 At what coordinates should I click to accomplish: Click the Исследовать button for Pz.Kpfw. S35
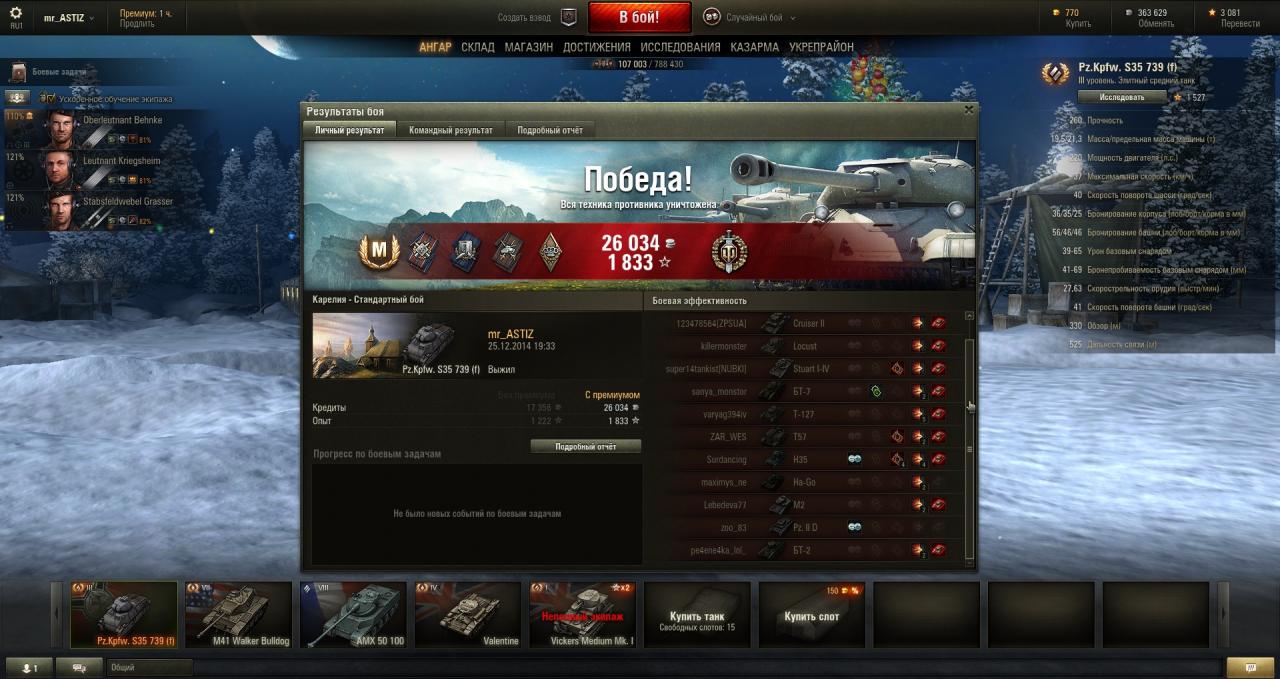coord(1122,97)
